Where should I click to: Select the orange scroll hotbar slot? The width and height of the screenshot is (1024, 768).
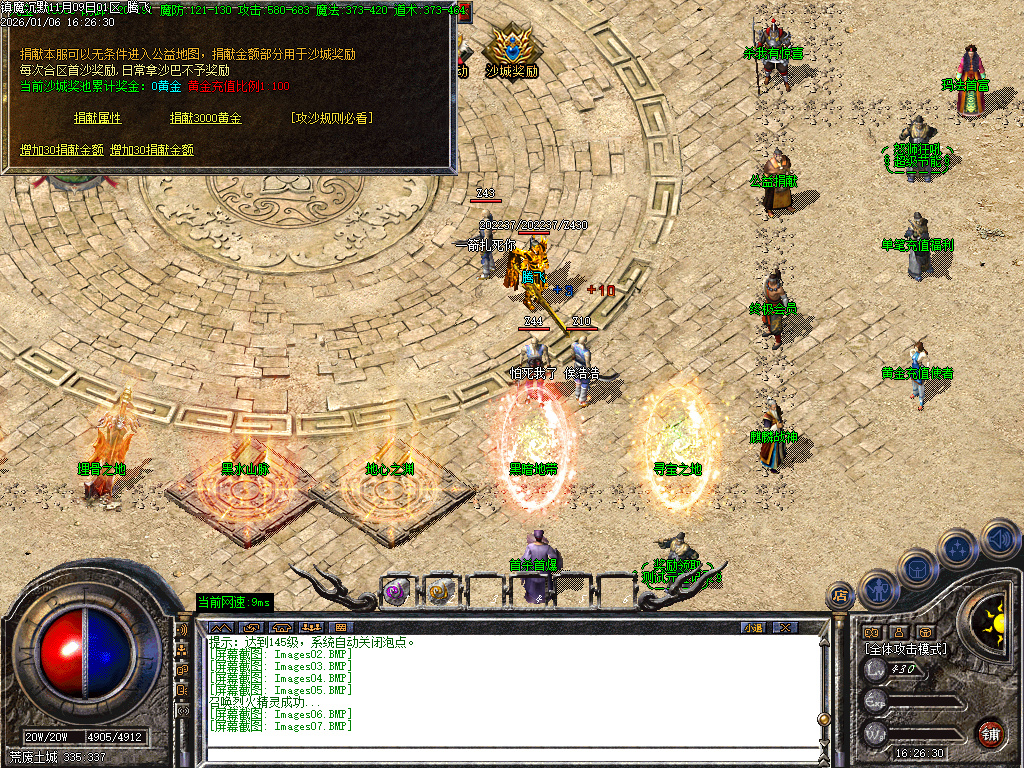pyautogui.click(x=439, y=591)
